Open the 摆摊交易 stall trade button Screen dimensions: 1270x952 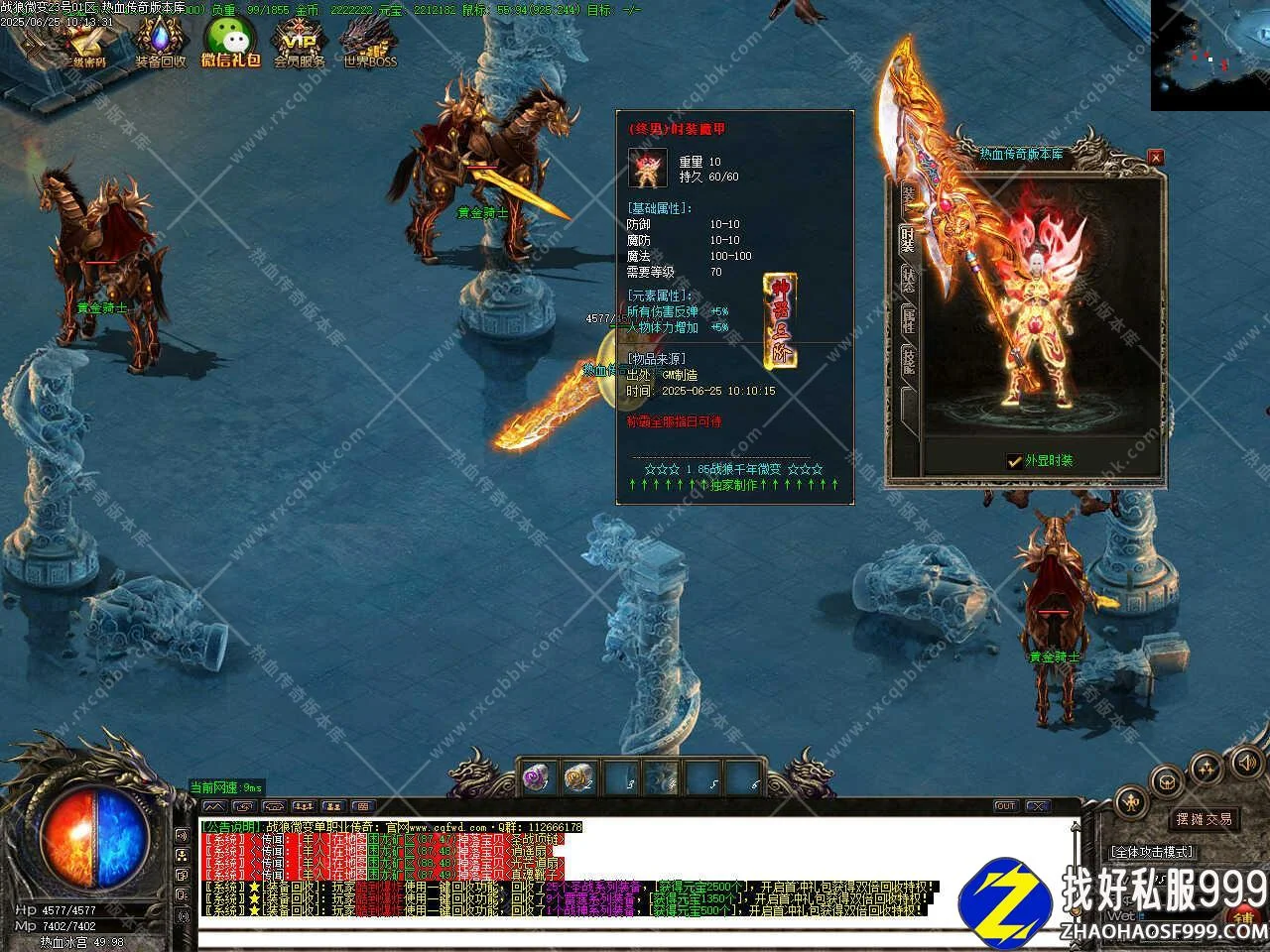1204,819
